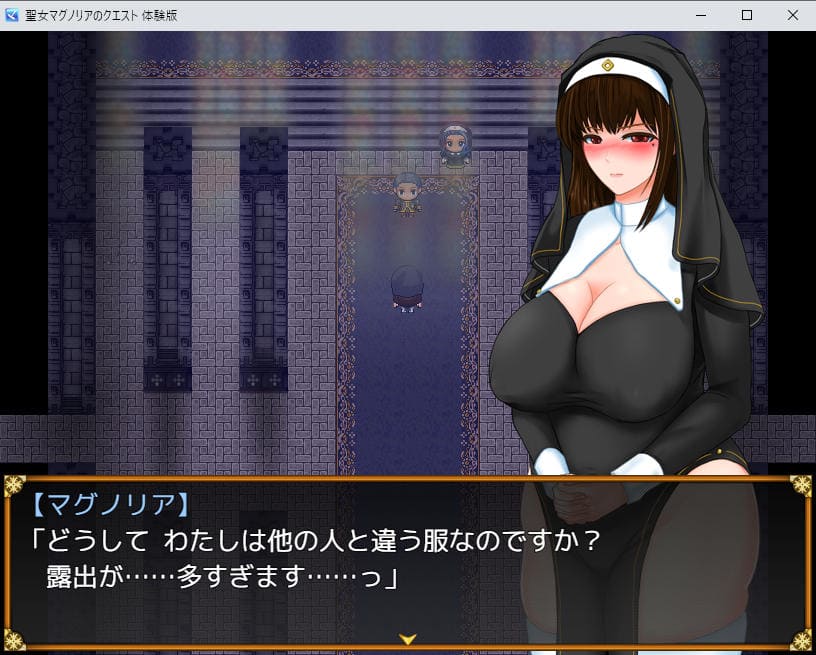
Task: Close the game window
Action: [792, 15]
